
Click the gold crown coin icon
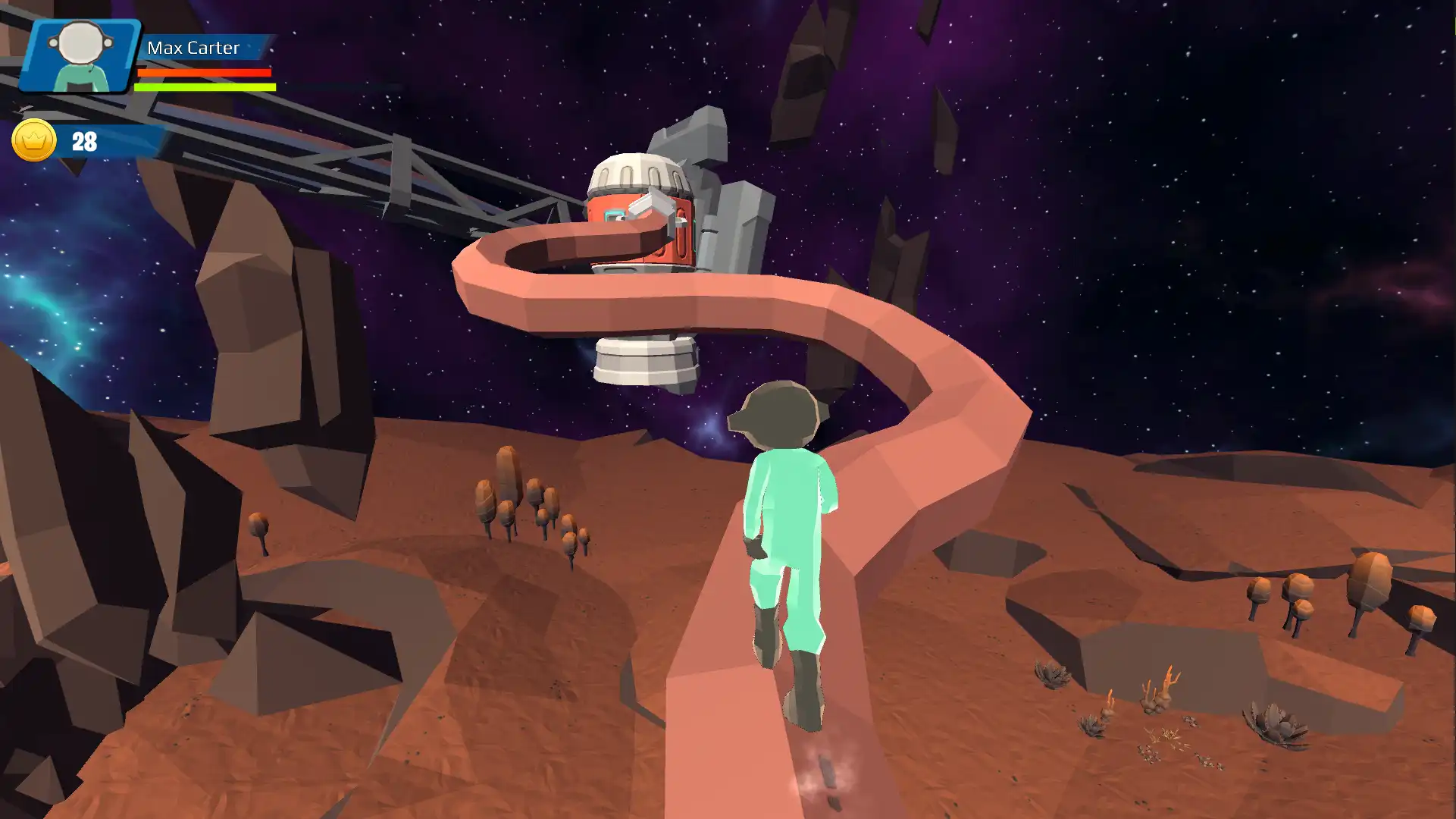(34, 140)
